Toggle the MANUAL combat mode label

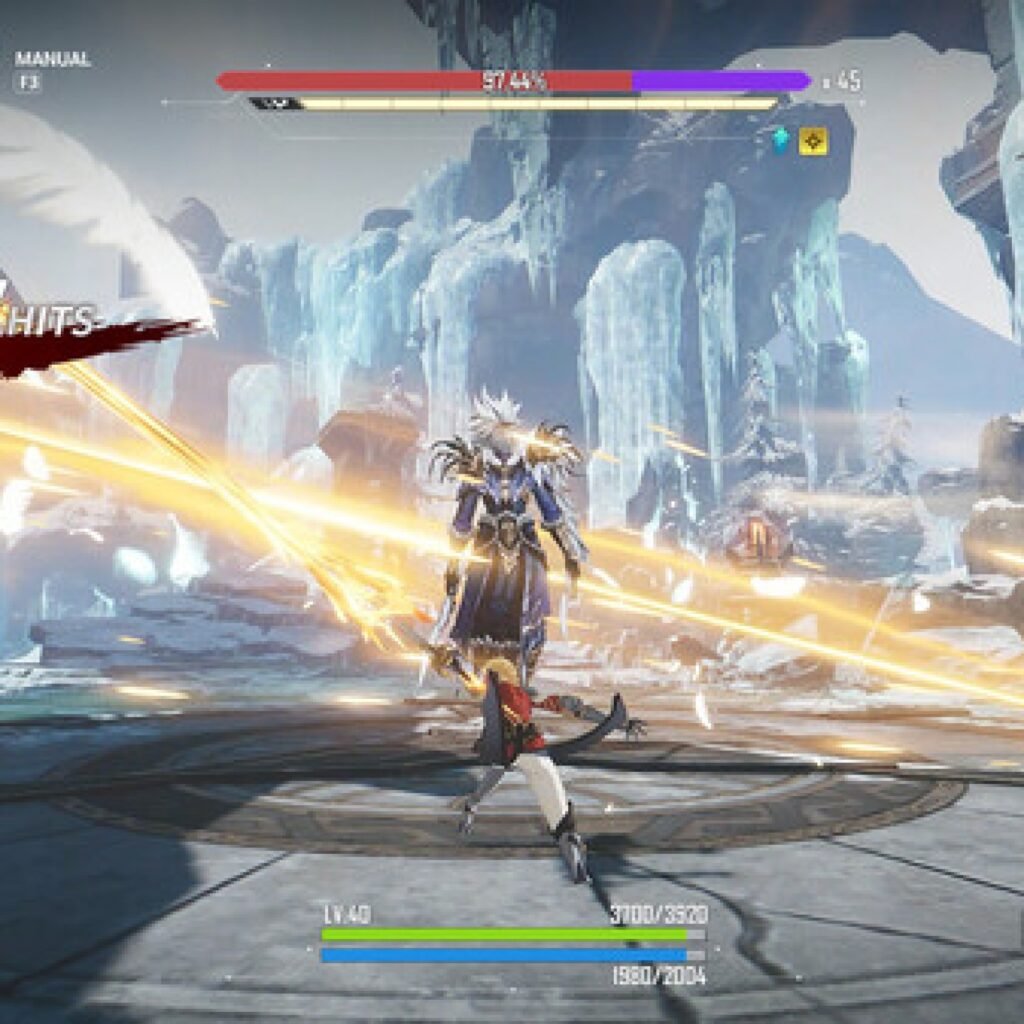[52, 60]
